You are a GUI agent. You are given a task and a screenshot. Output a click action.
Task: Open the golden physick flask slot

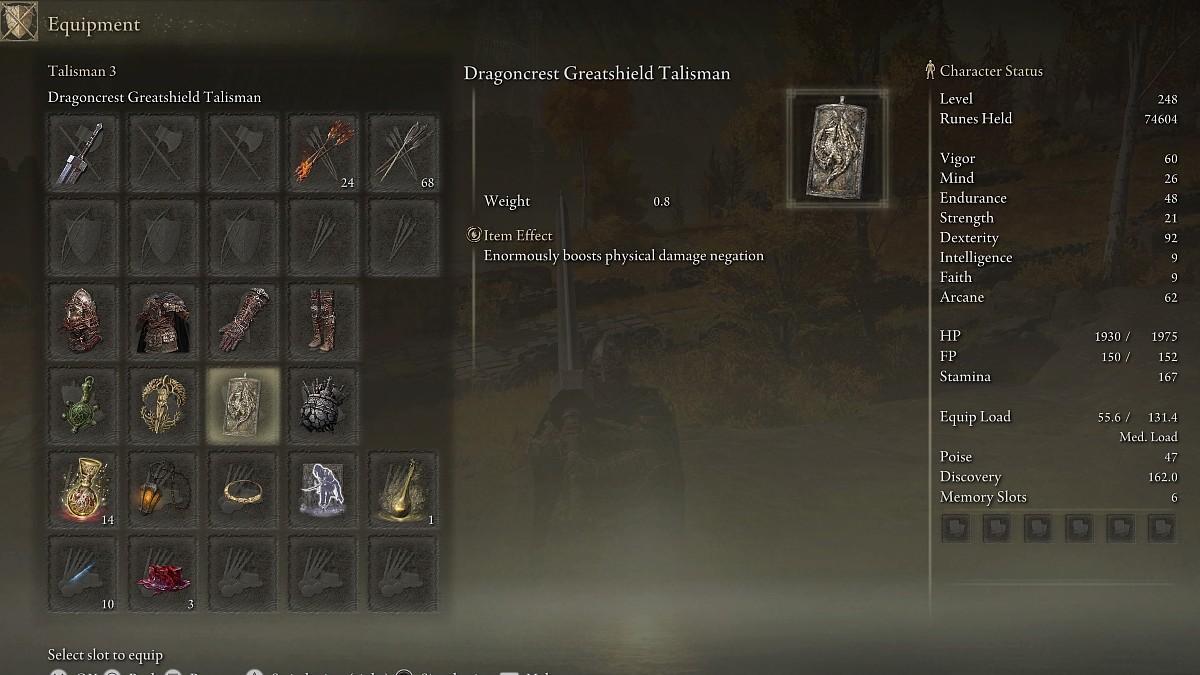pyautogui.click(x=402, y=489)
